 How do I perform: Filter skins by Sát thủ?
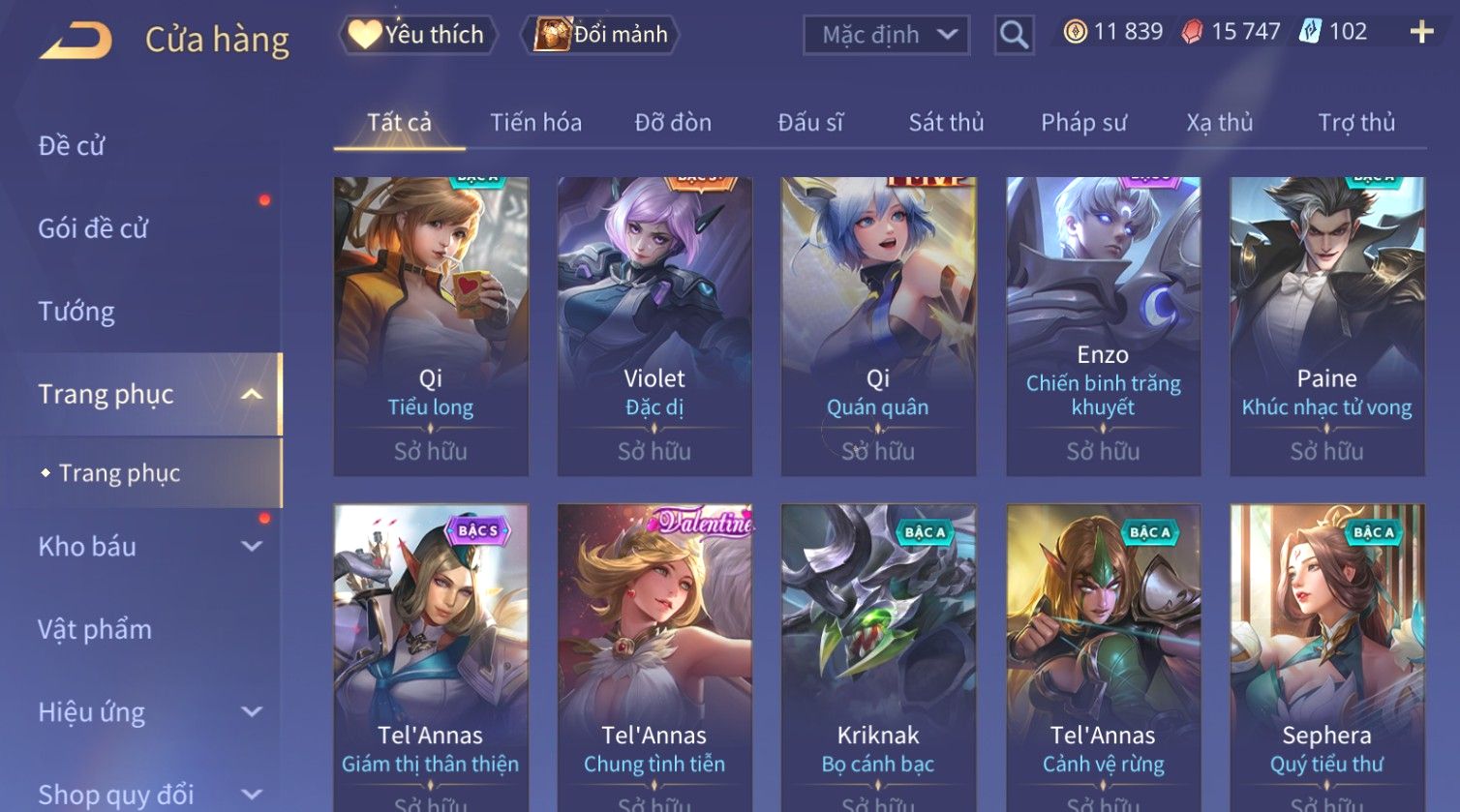click(946, 123)
